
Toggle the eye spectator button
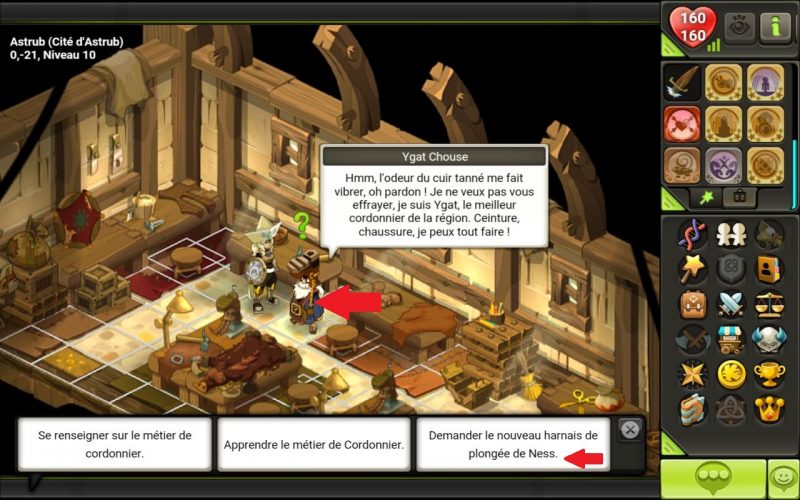tap(740, 26)
